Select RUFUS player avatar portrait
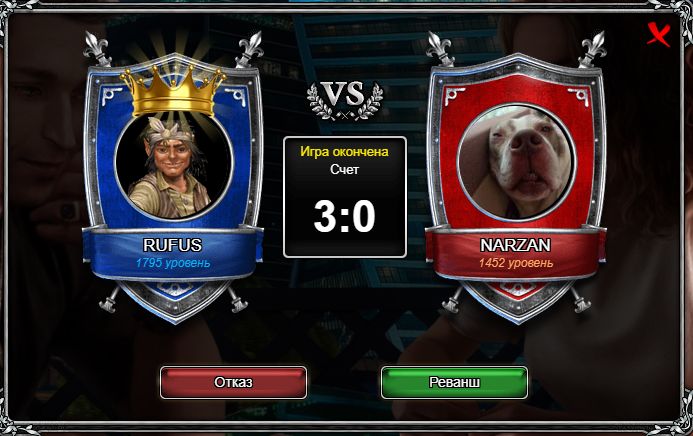The height and width of the screenshot is (436, 693). 173,163
